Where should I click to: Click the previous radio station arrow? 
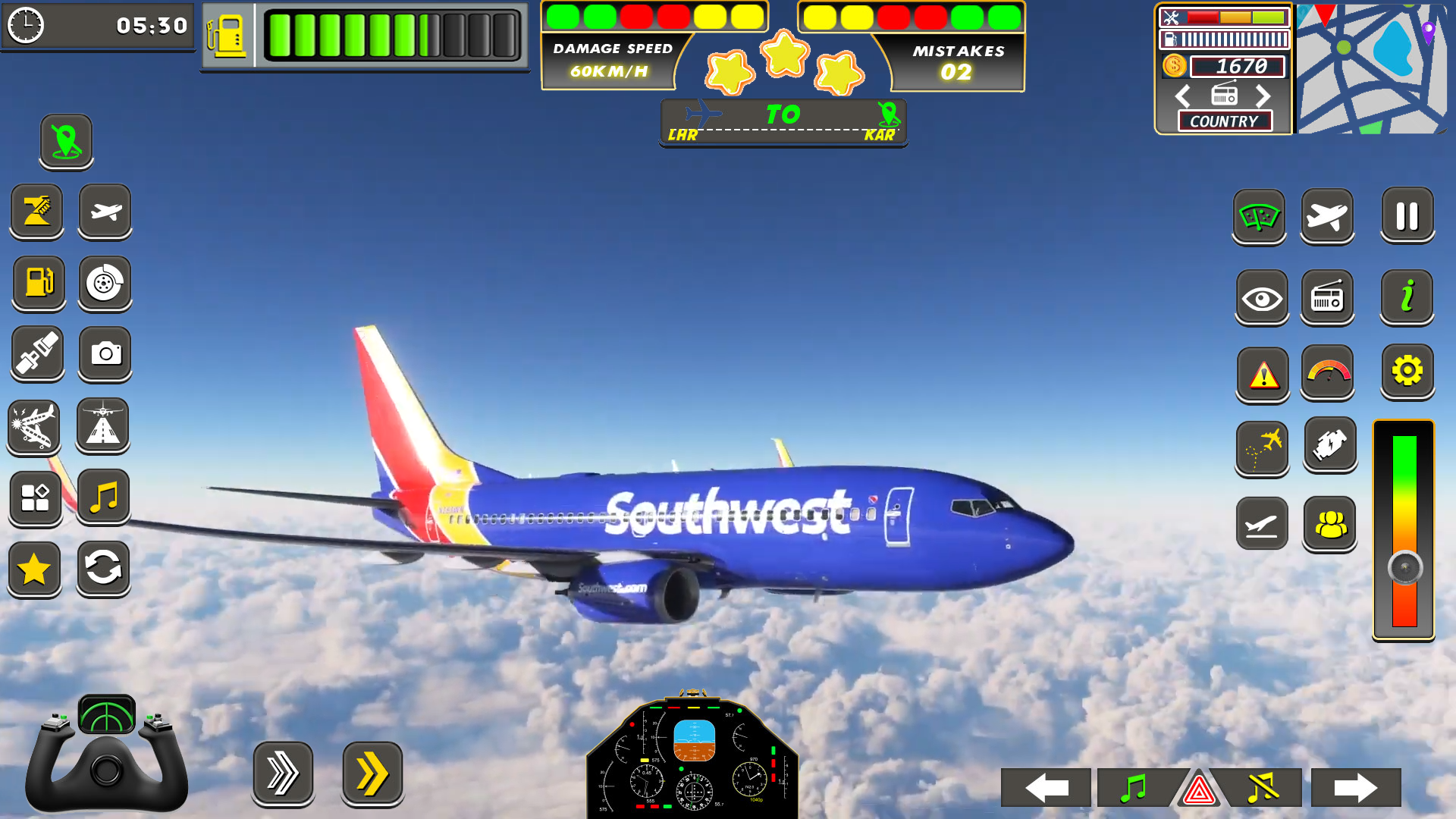pyautogui.click(x=1182, y=96)
